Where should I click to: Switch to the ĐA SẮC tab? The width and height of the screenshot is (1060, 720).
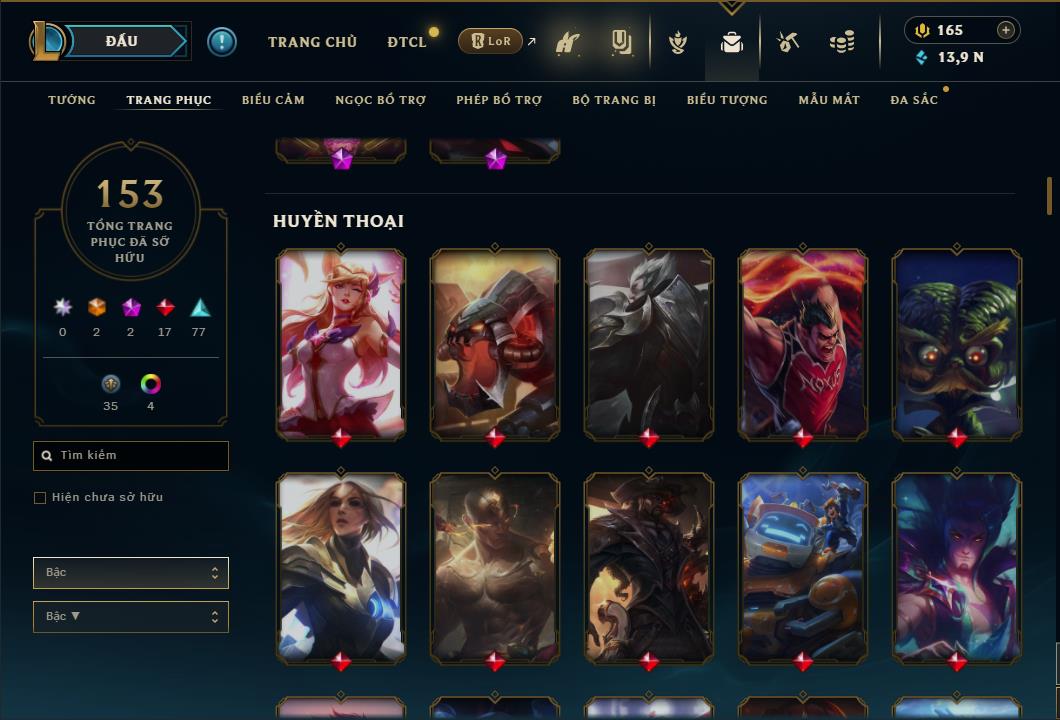pos(914,100)
